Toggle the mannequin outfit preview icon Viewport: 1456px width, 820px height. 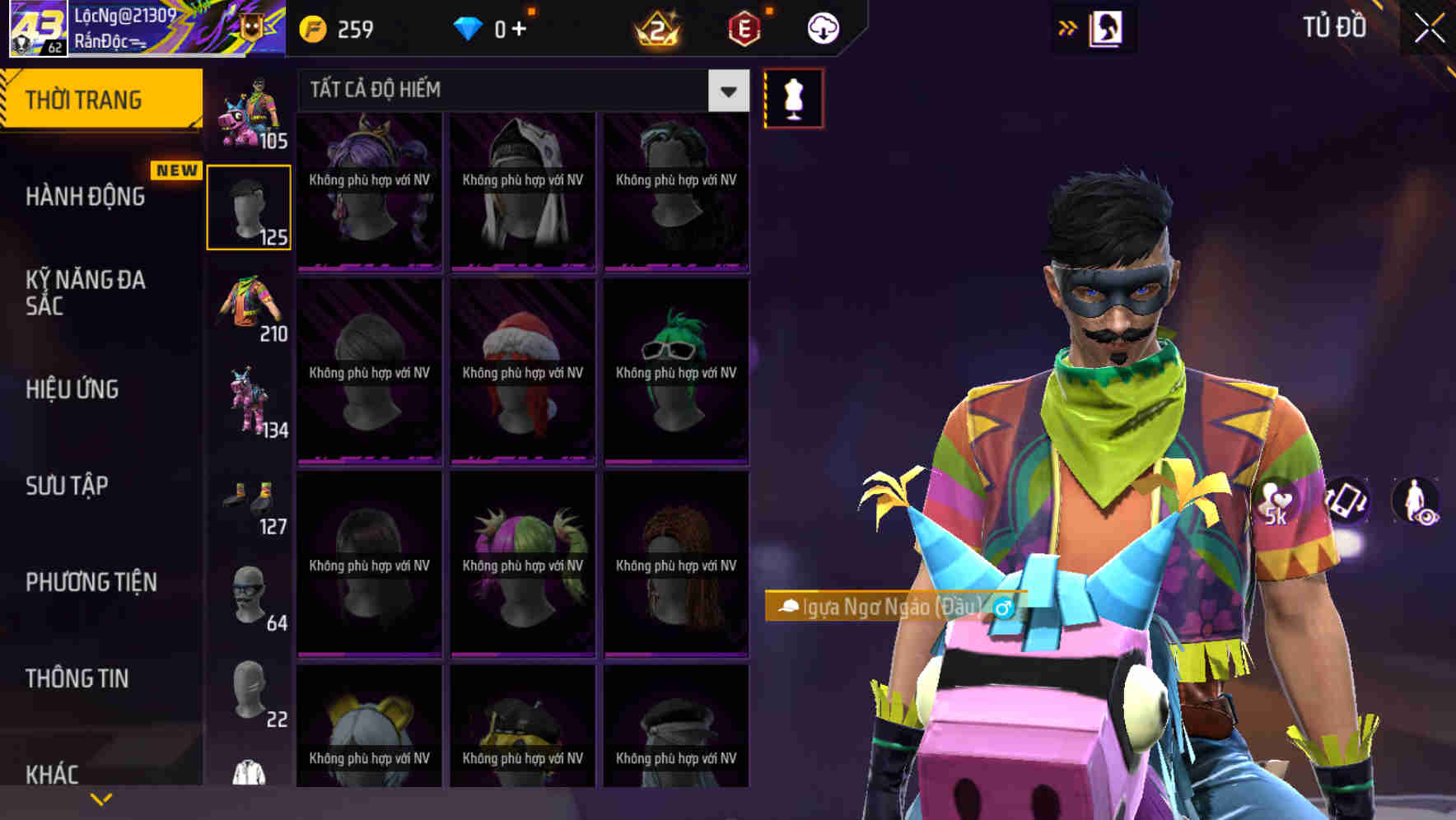pyautogui.click(x=793, y=97)
